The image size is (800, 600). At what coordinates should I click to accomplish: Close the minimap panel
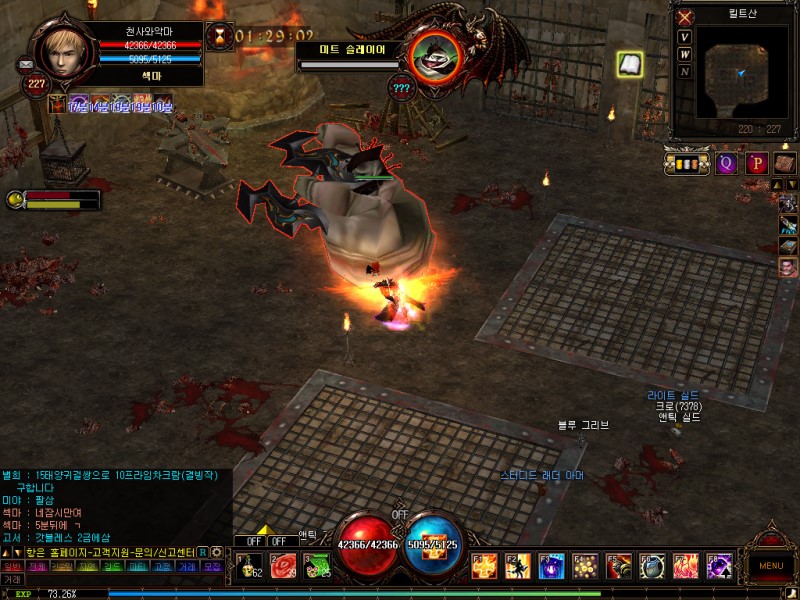tap(685, 17)
